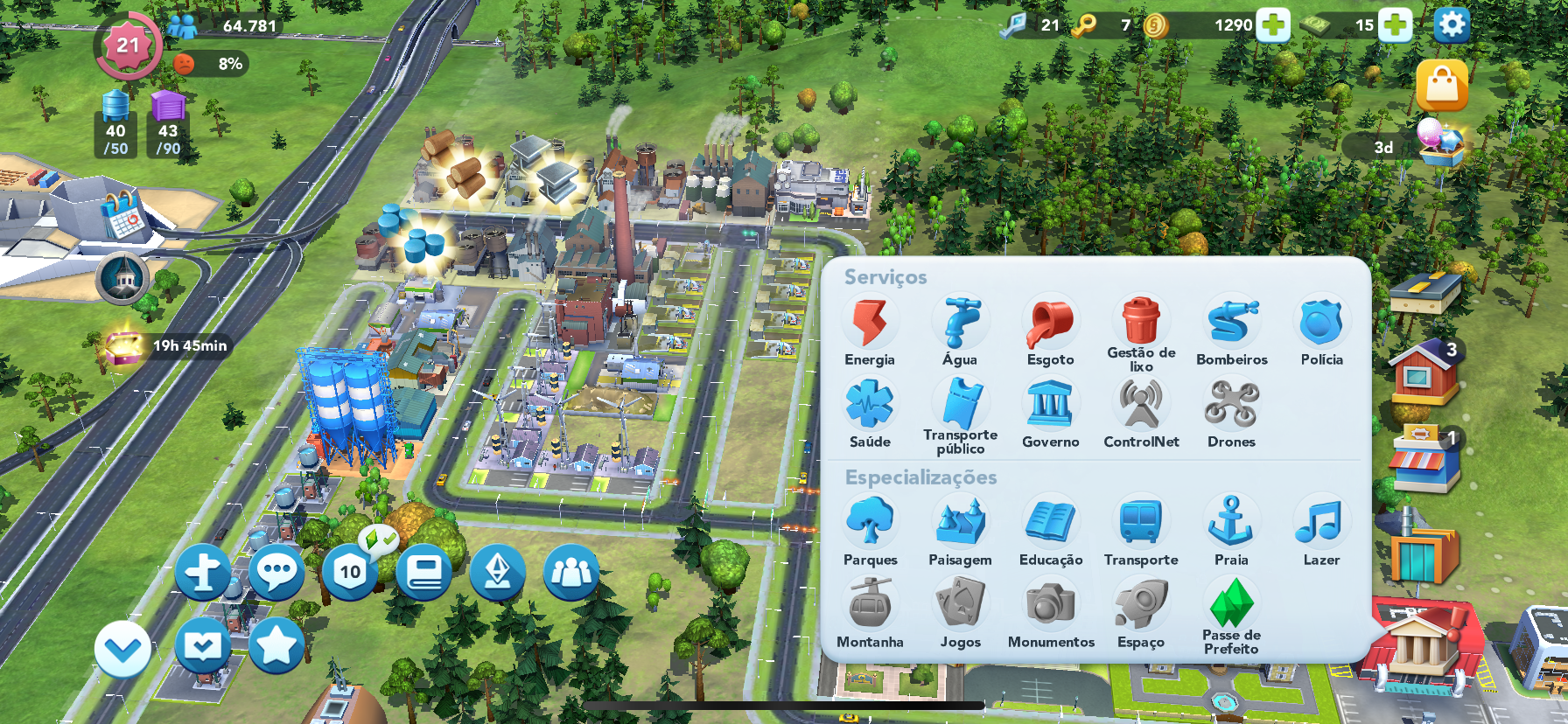Choose the Esgoto sewage category
Viewport: 1568px width, 724px height.
1050,324
